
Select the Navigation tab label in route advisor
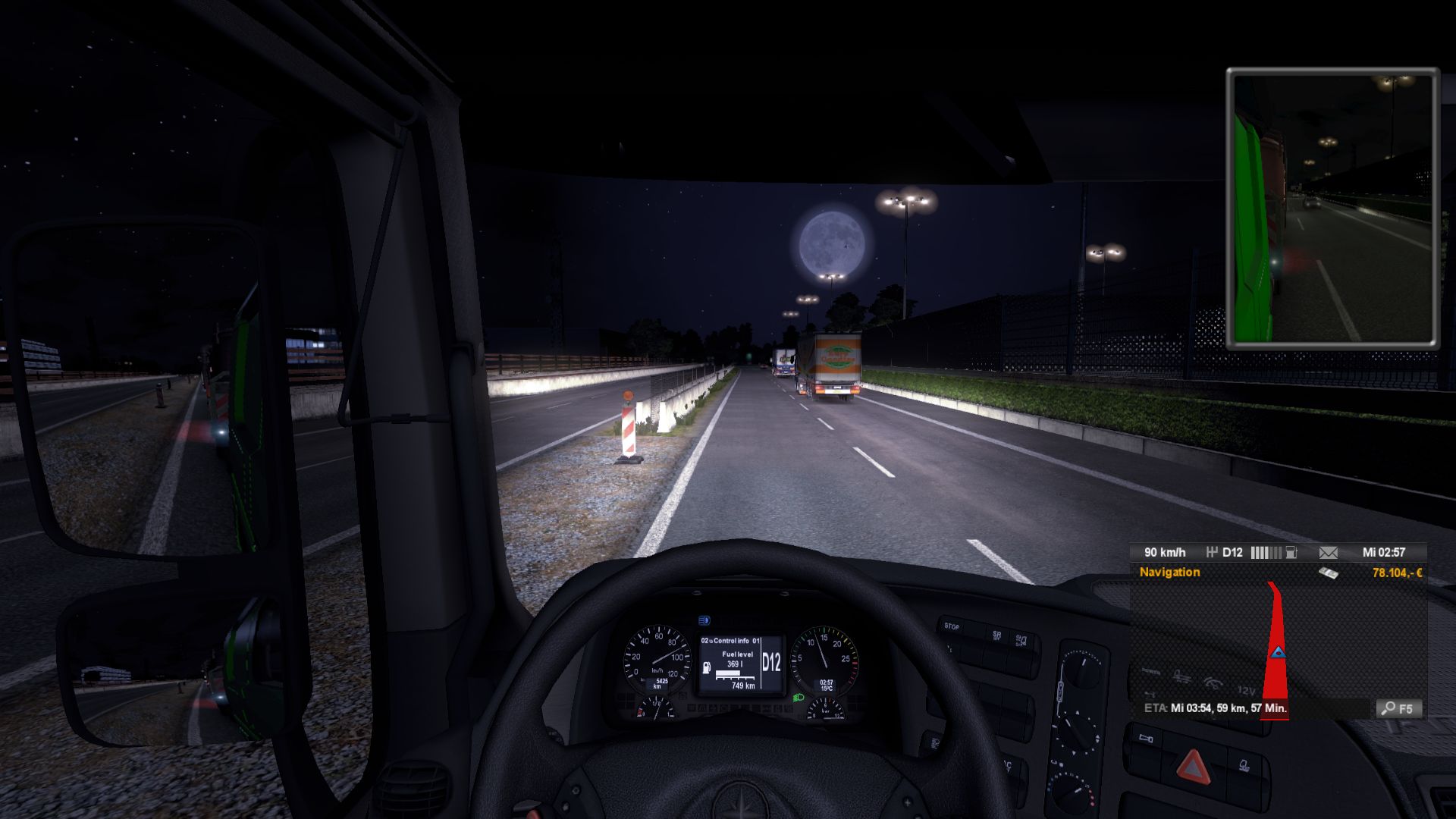tap(1169, 573)
